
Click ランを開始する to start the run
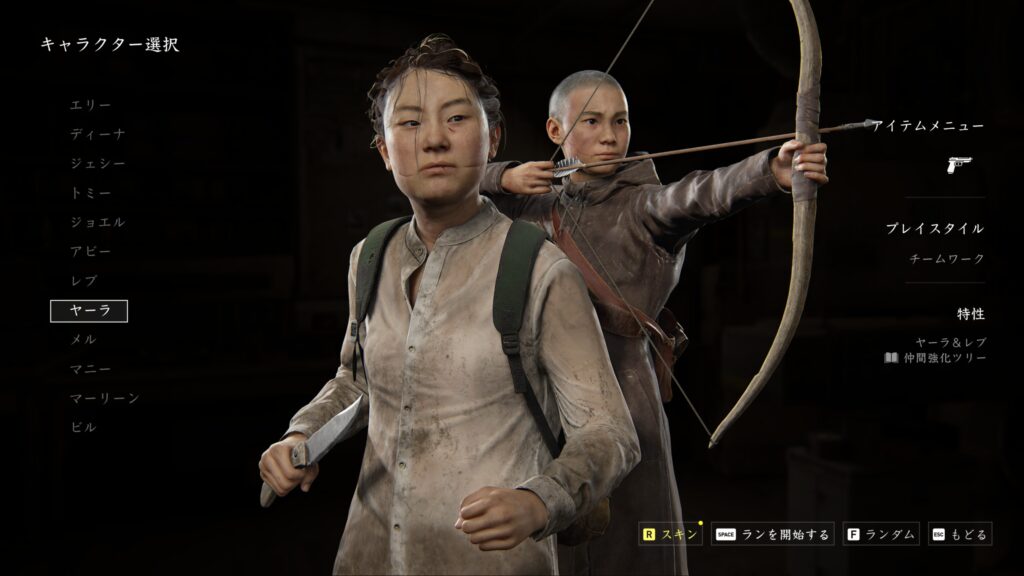(x=773, y=535)
